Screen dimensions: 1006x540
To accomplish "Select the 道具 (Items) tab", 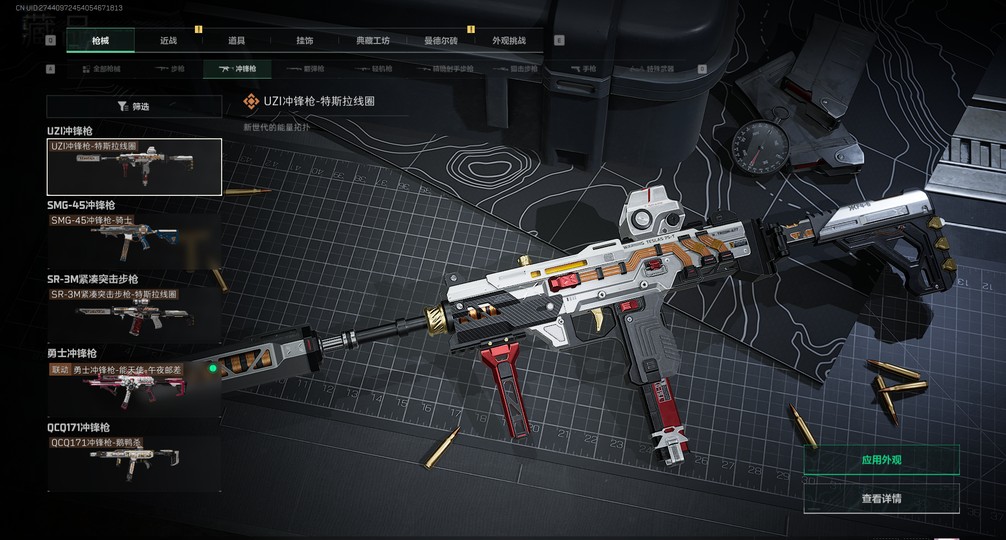I will (236, 40).
